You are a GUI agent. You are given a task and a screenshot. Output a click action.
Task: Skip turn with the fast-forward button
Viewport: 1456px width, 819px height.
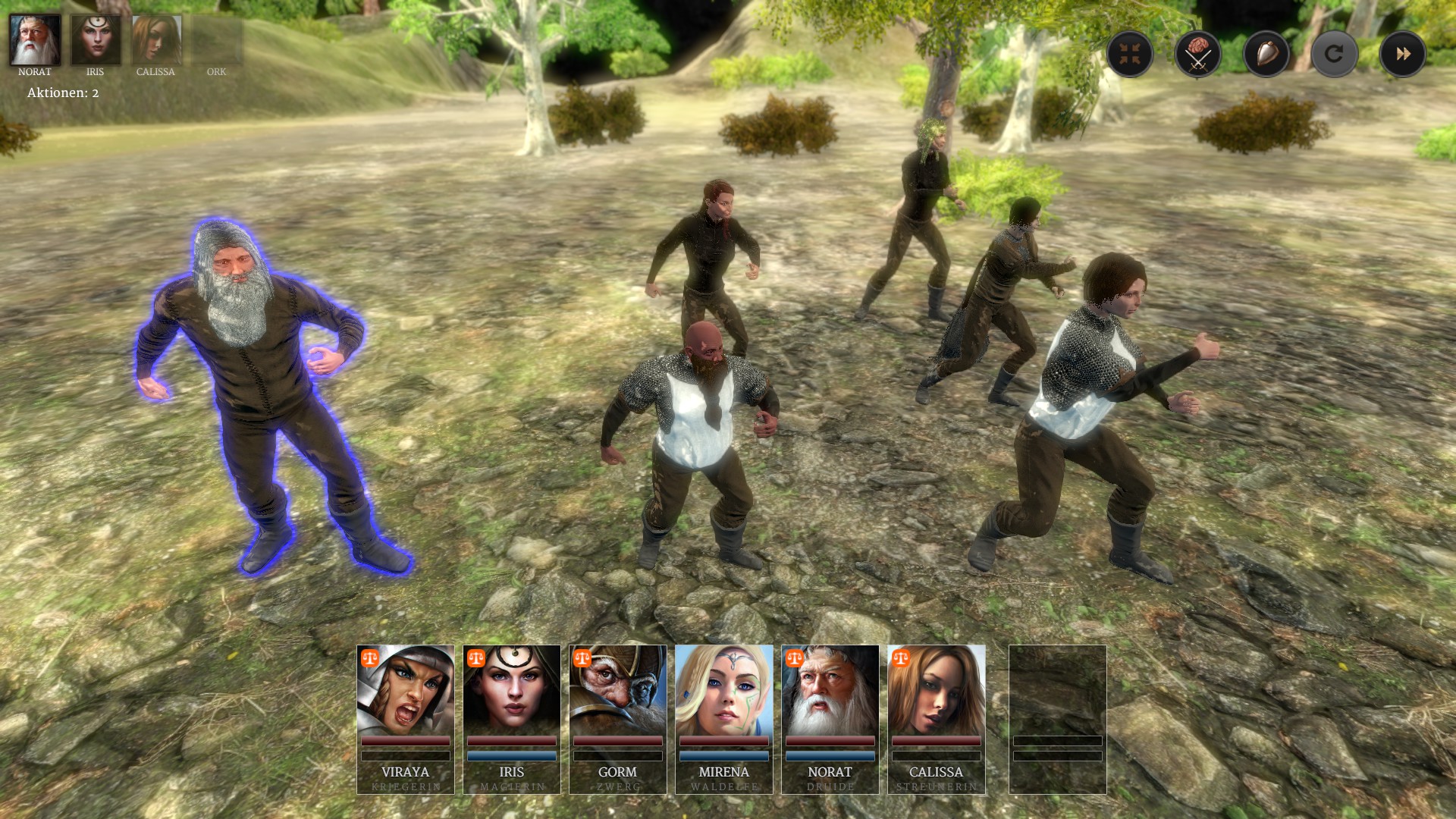pos(1402,54)
